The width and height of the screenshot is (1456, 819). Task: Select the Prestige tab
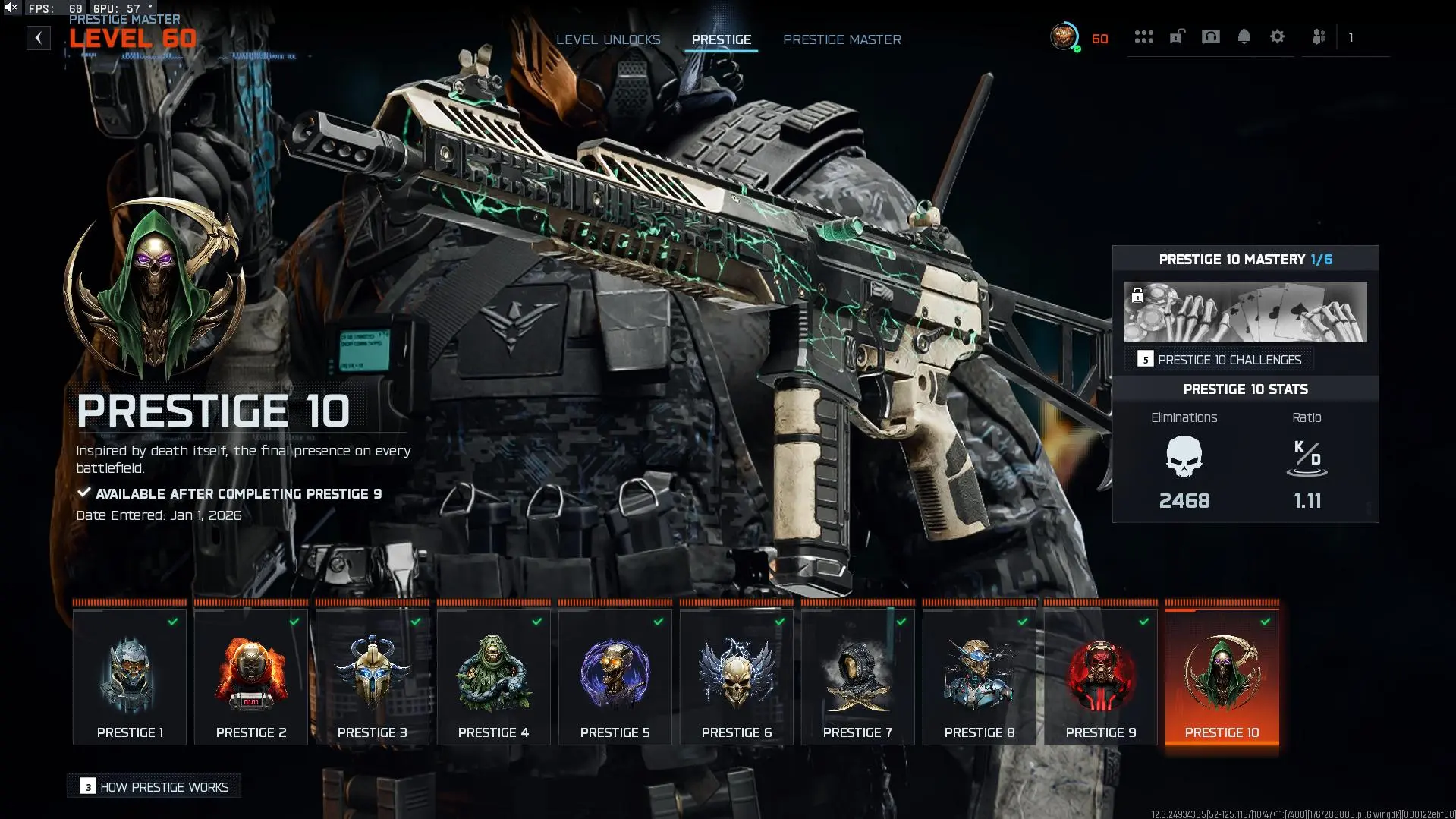[721, 39]
